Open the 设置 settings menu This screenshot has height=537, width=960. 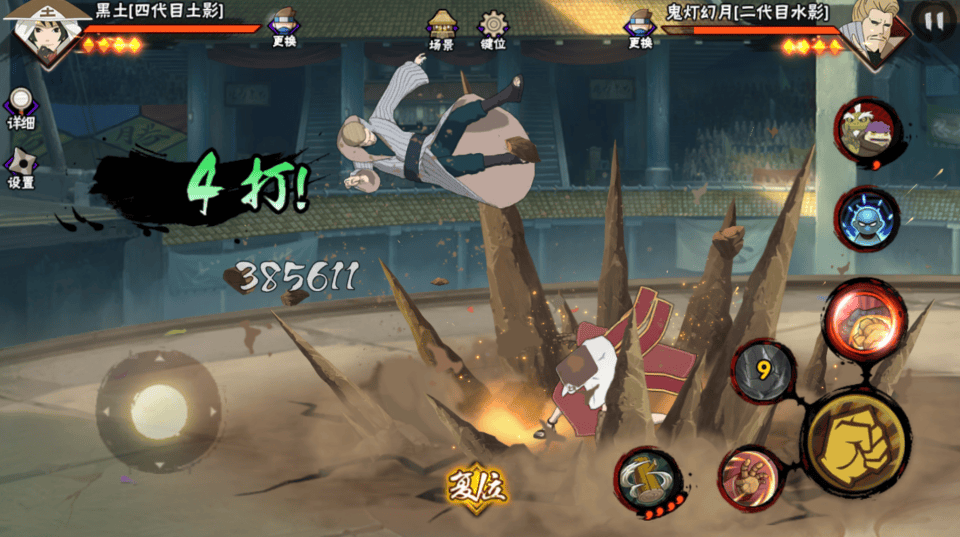click(21, 169)
